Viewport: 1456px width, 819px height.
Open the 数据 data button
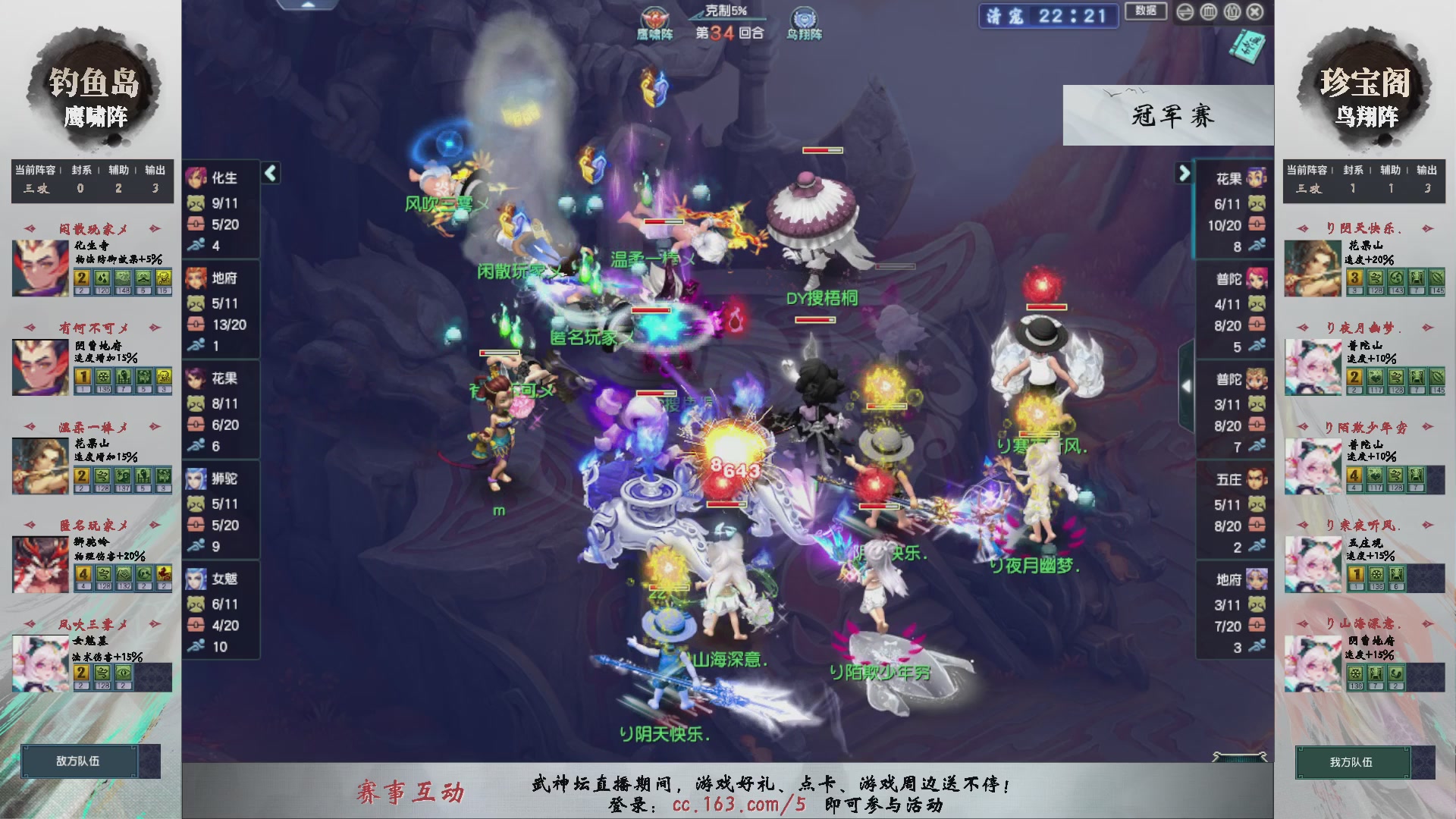tap(1145, 11)
